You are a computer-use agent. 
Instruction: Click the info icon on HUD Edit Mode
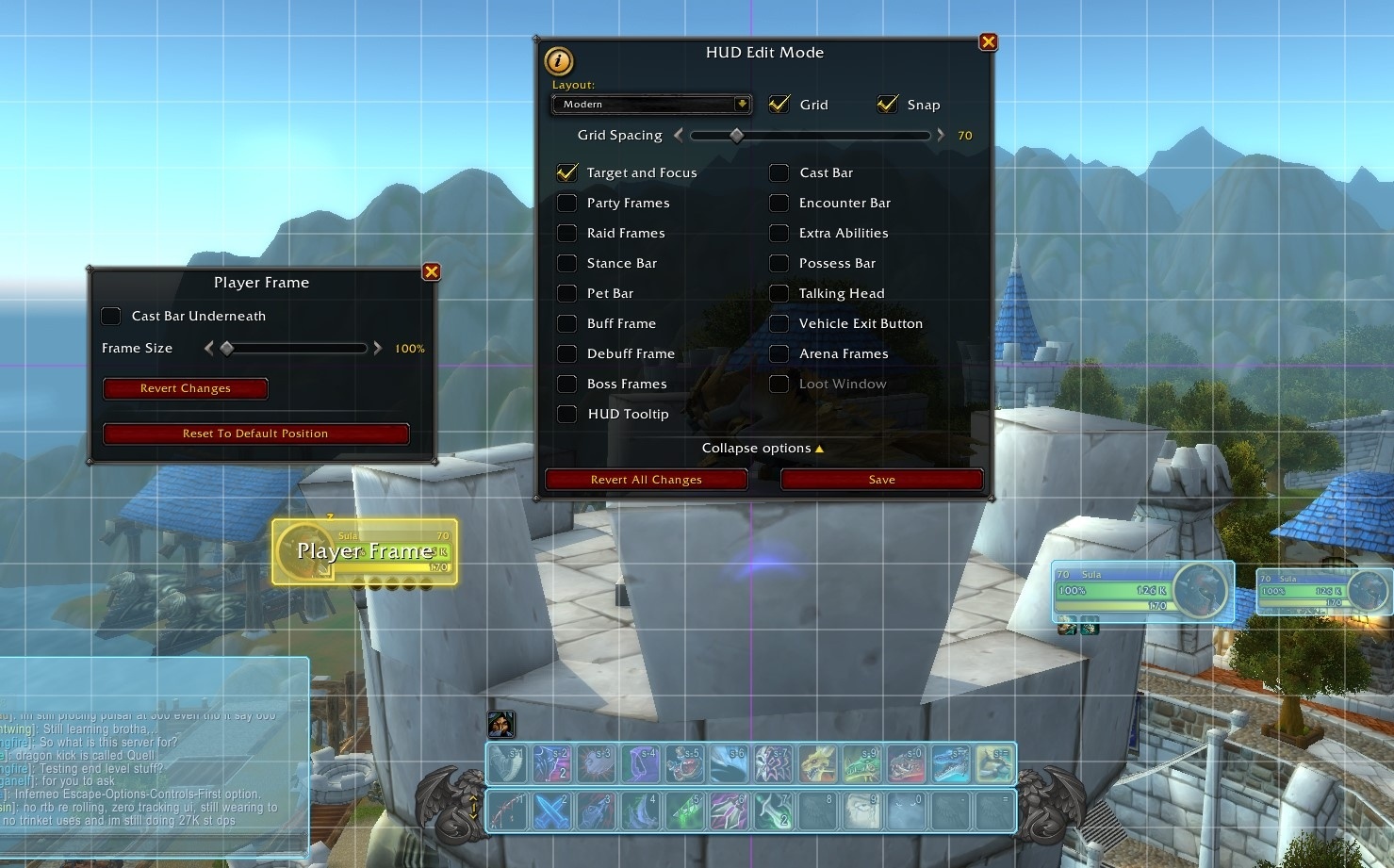pos(558,62)
